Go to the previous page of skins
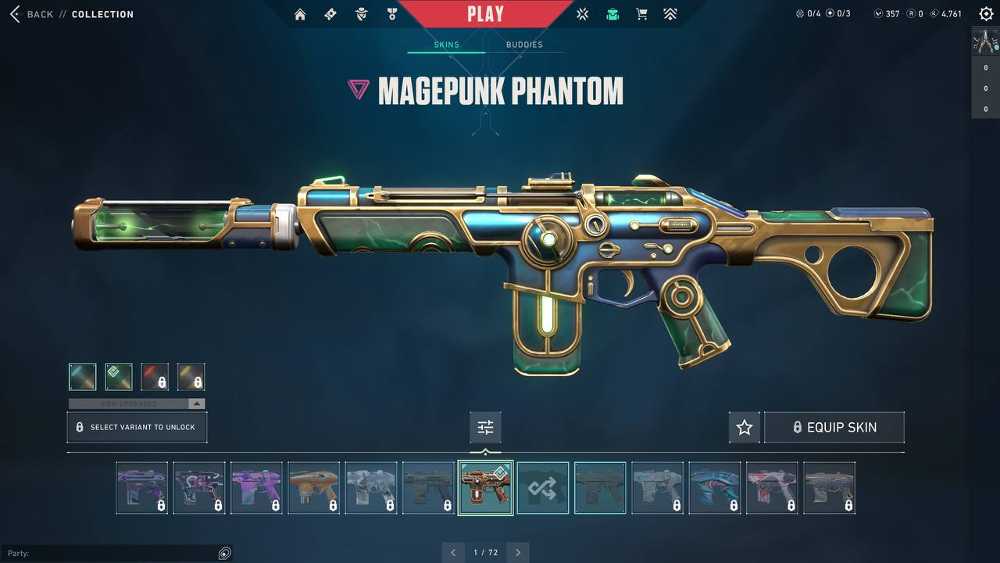 [x=454, y=552]
